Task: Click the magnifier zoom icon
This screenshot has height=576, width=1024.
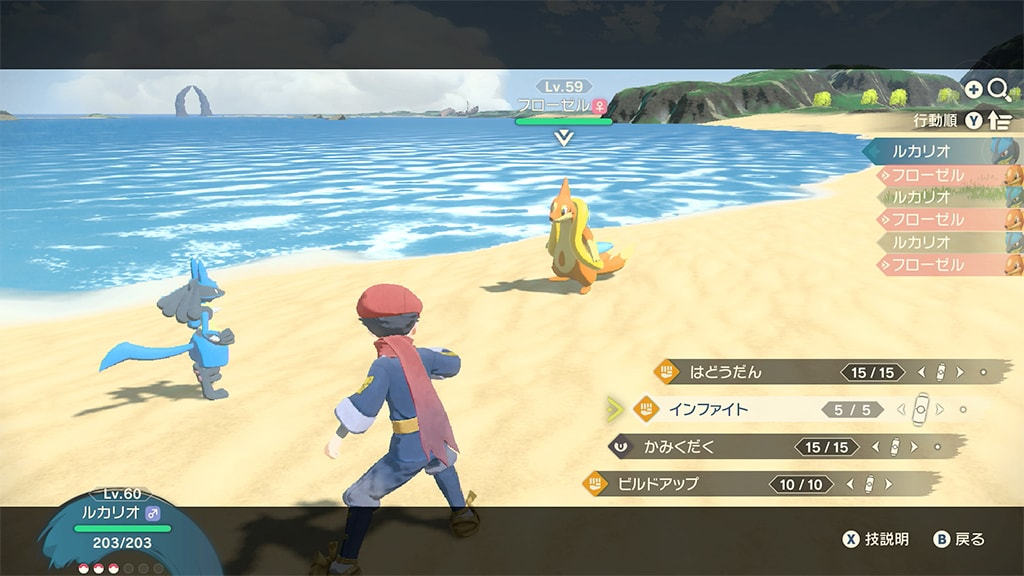Action: tap(998, 90)
